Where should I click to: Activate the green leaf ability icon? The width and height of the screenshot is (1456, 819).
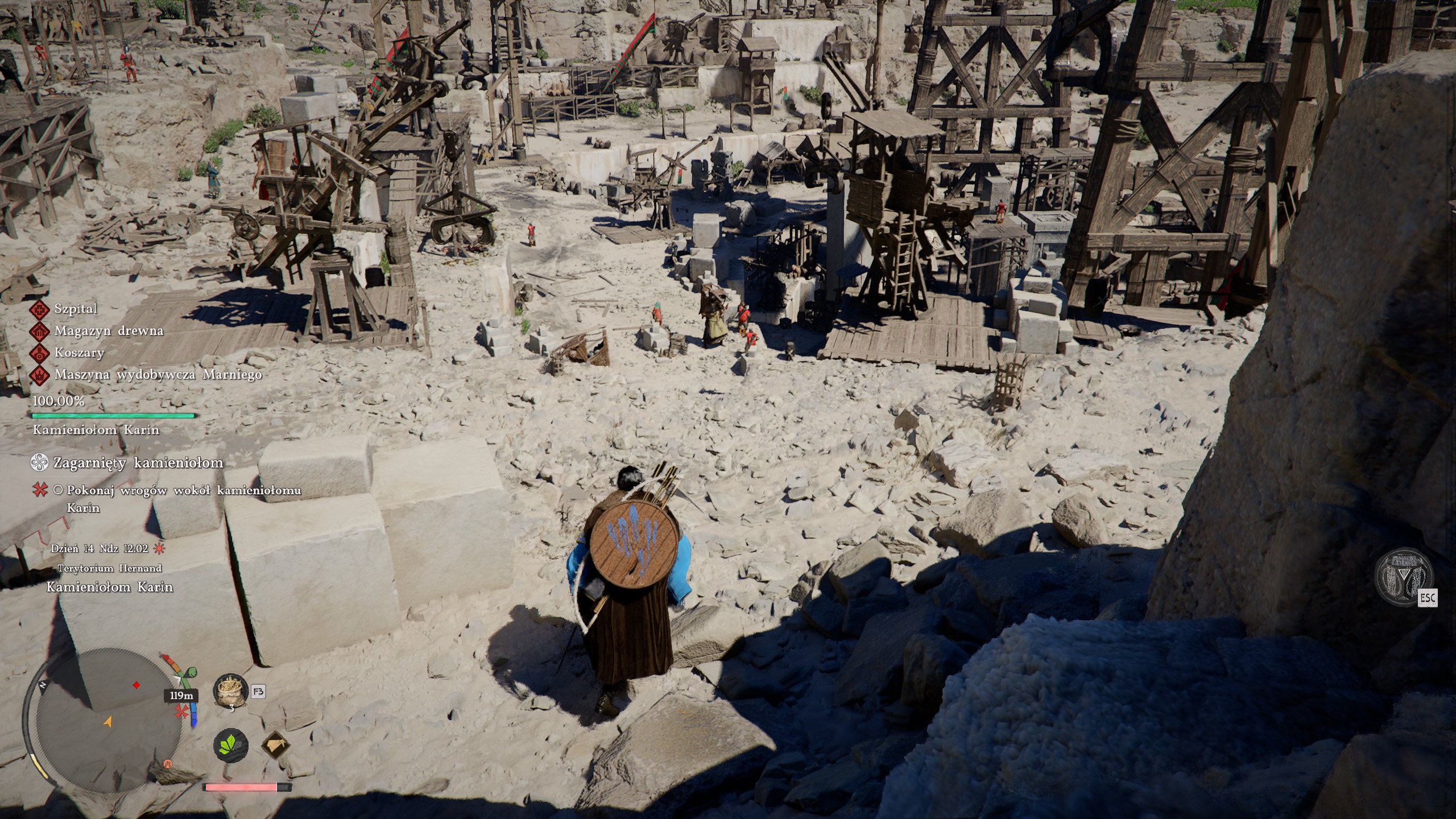tap(231, 744)
